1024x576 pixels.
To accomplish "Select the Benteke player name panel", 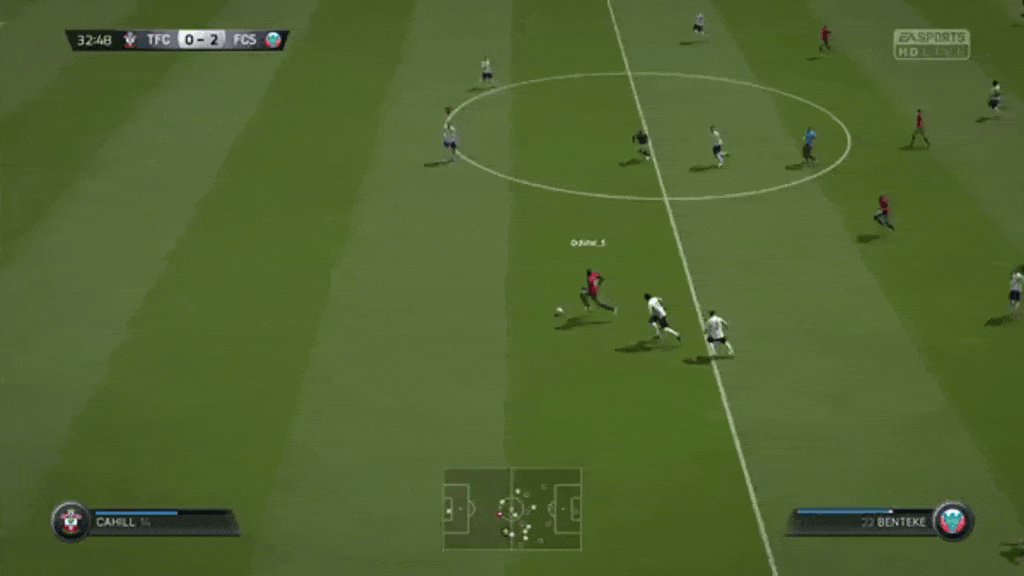I will [x=862, y=522].
